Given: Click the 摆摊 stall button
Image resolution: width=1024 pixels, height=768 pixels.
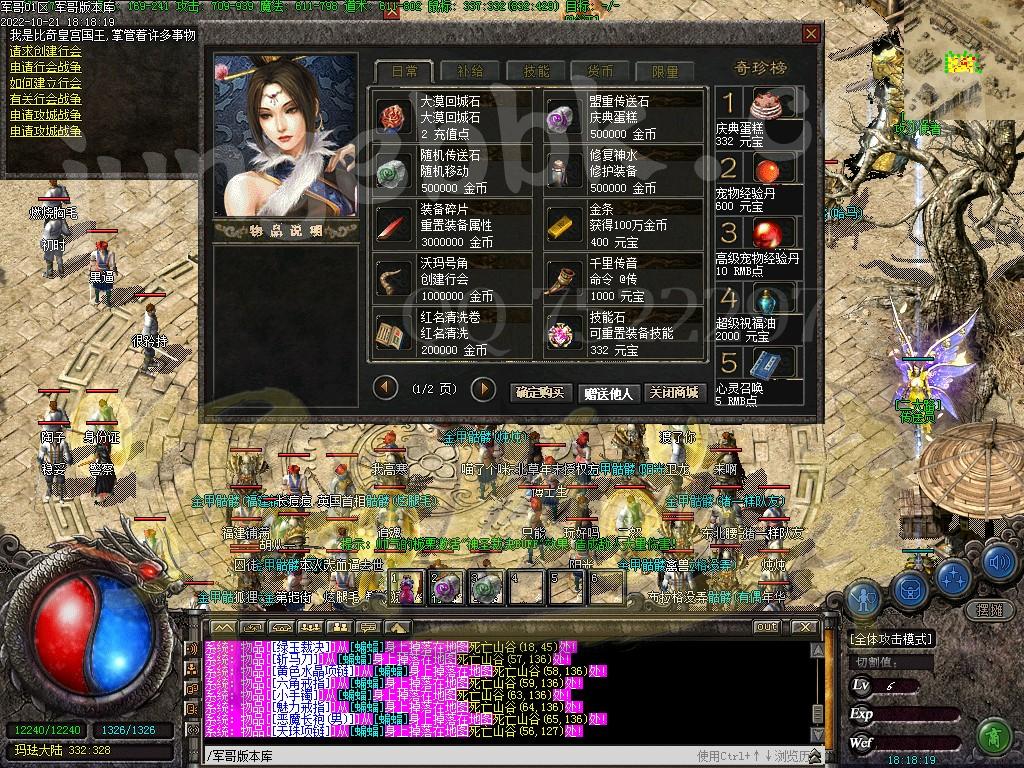Looking at the screenshot, I should (x=989, y=609).
